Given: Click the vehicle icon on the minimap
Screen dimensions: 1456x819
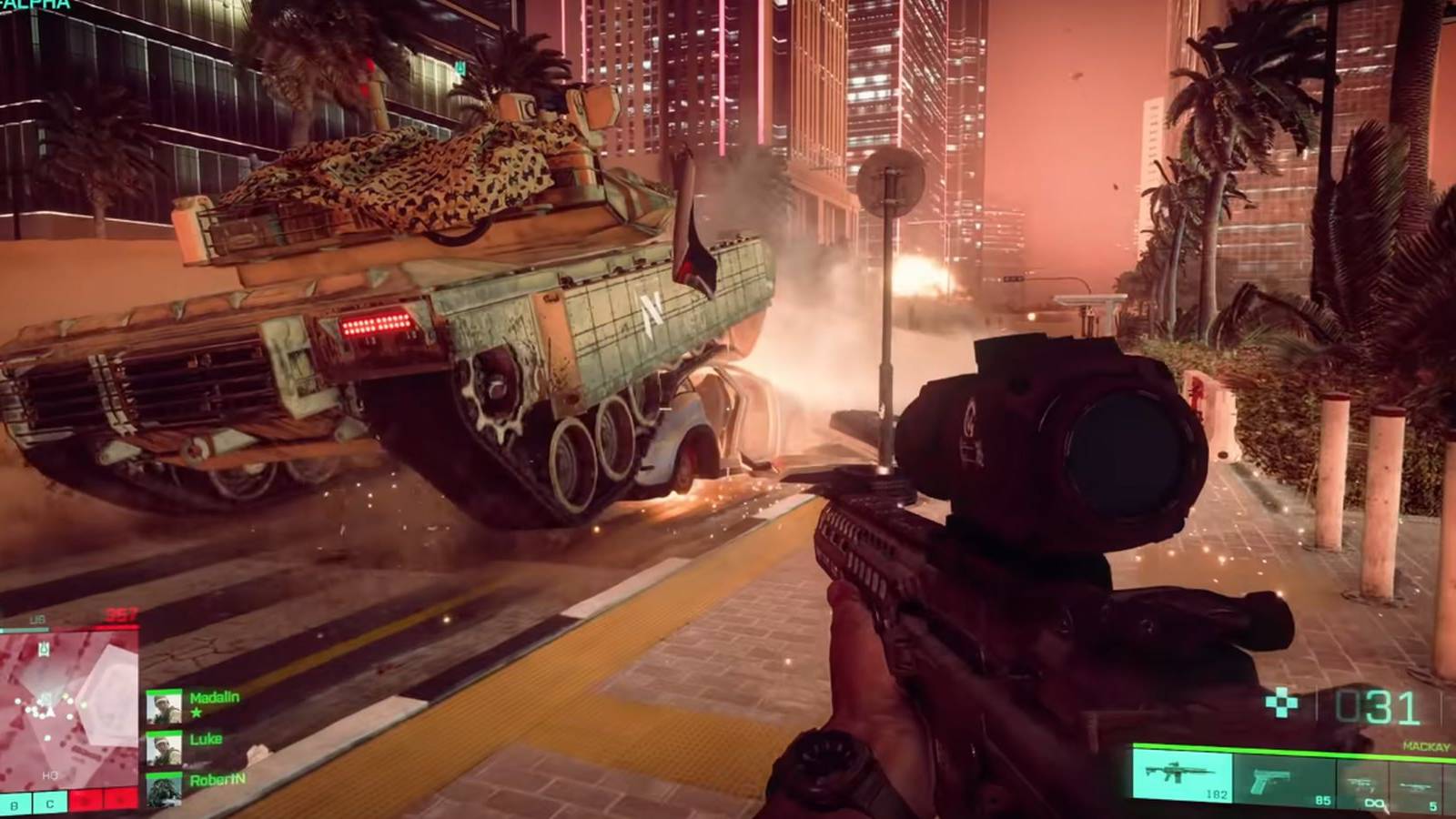Looking at the screenshot, I should click(x=44, y=649).
